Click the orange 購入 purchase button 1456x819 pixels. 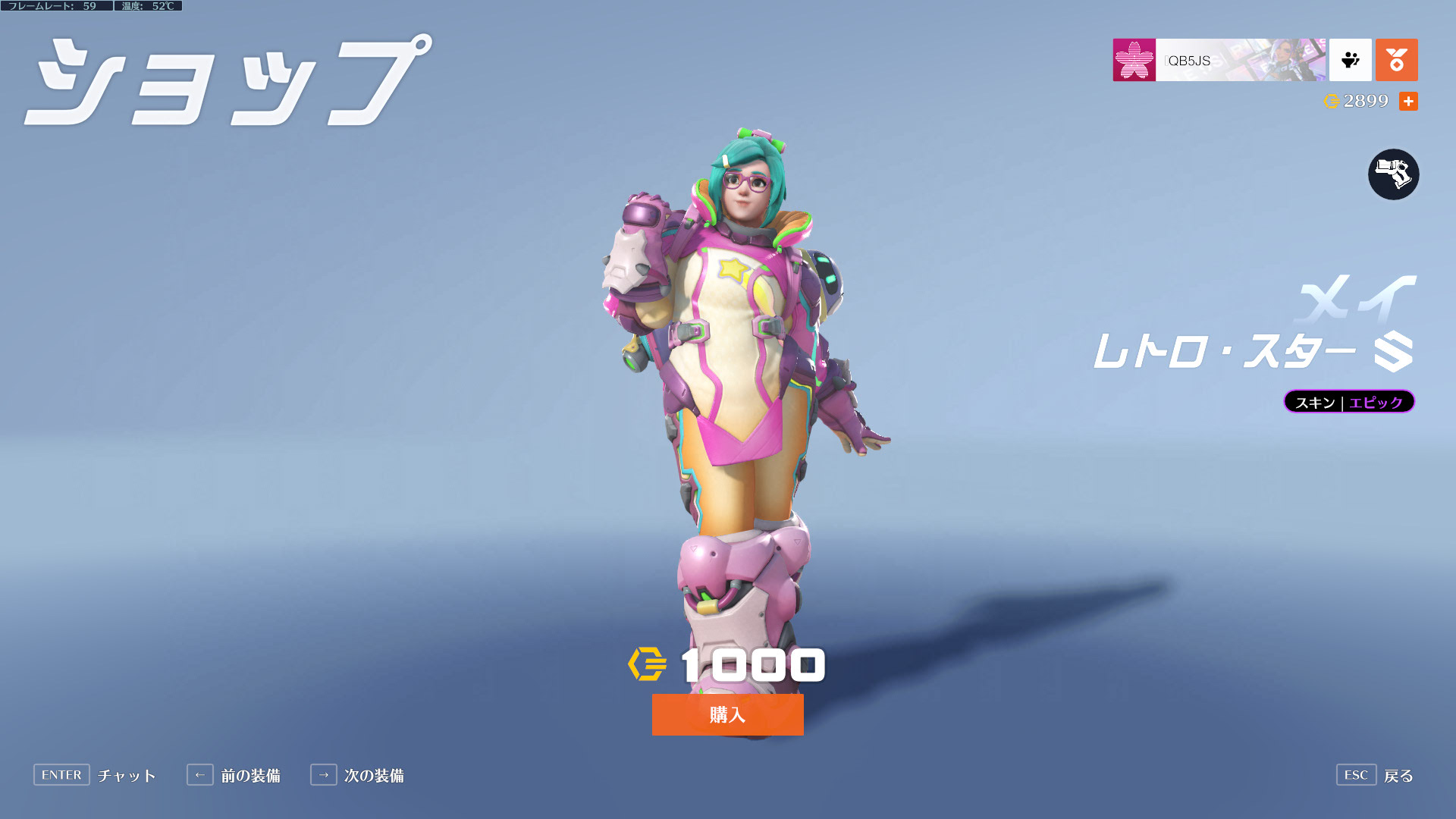(x=727, y=714)
